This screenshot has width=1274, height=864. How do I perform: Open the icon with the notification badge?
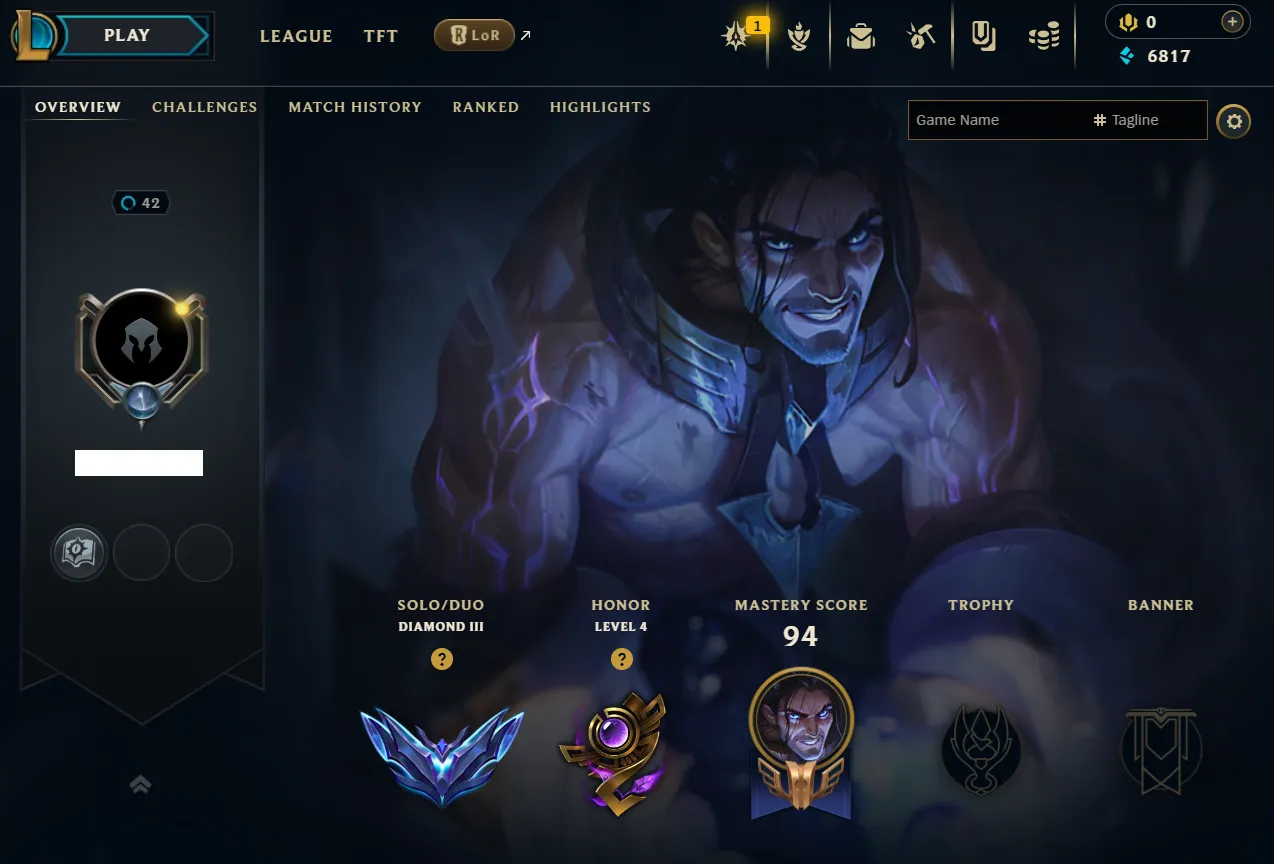(x=738, y=37)
